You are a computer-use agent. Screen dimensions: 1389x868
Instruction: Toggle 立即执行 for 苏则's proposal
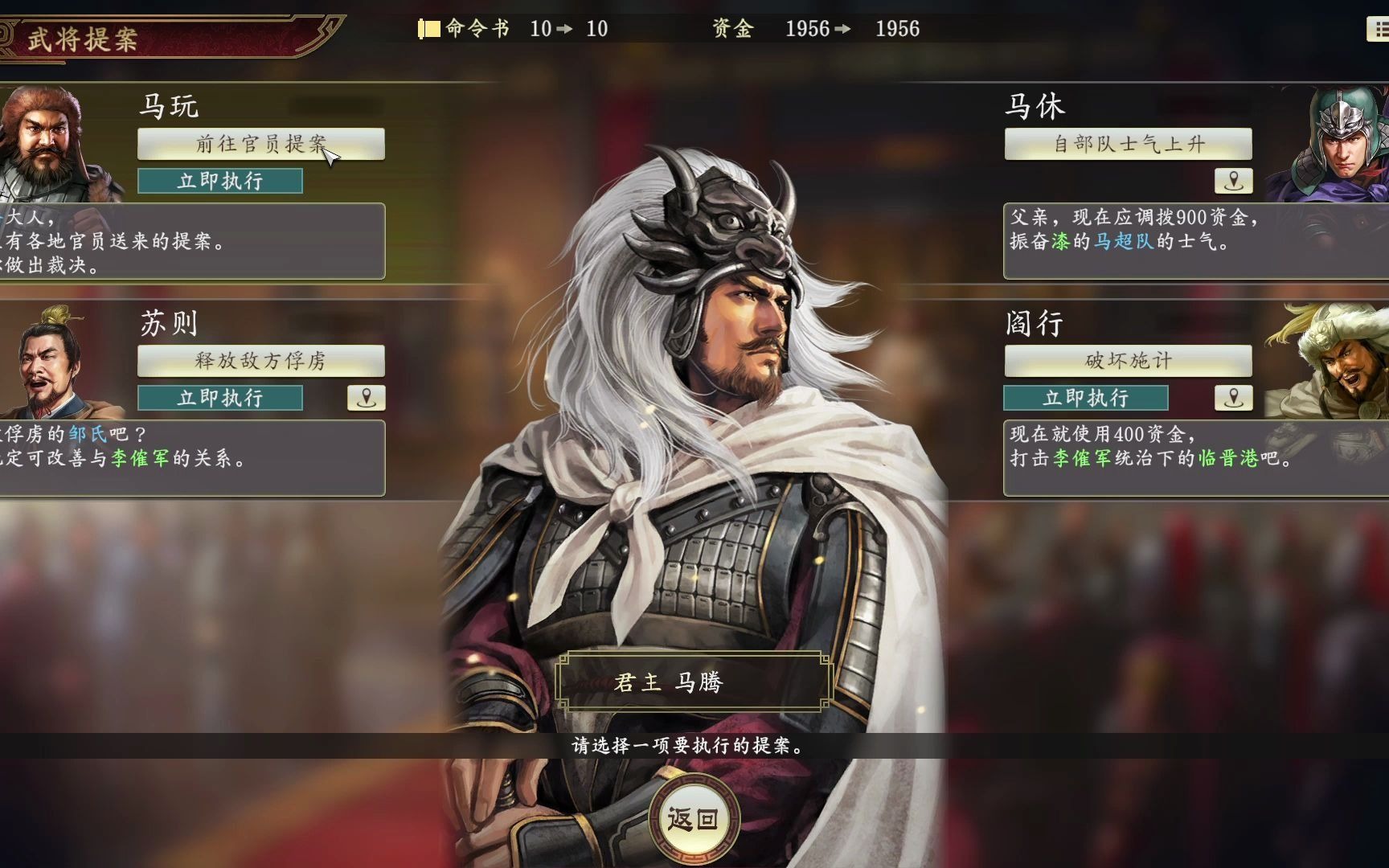(220, 397)
